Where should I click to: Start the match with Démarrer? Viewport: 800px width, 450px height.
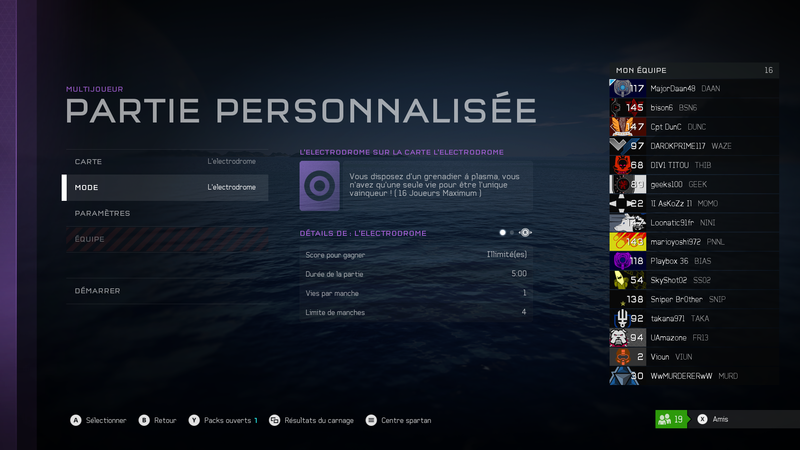[165, 291]
